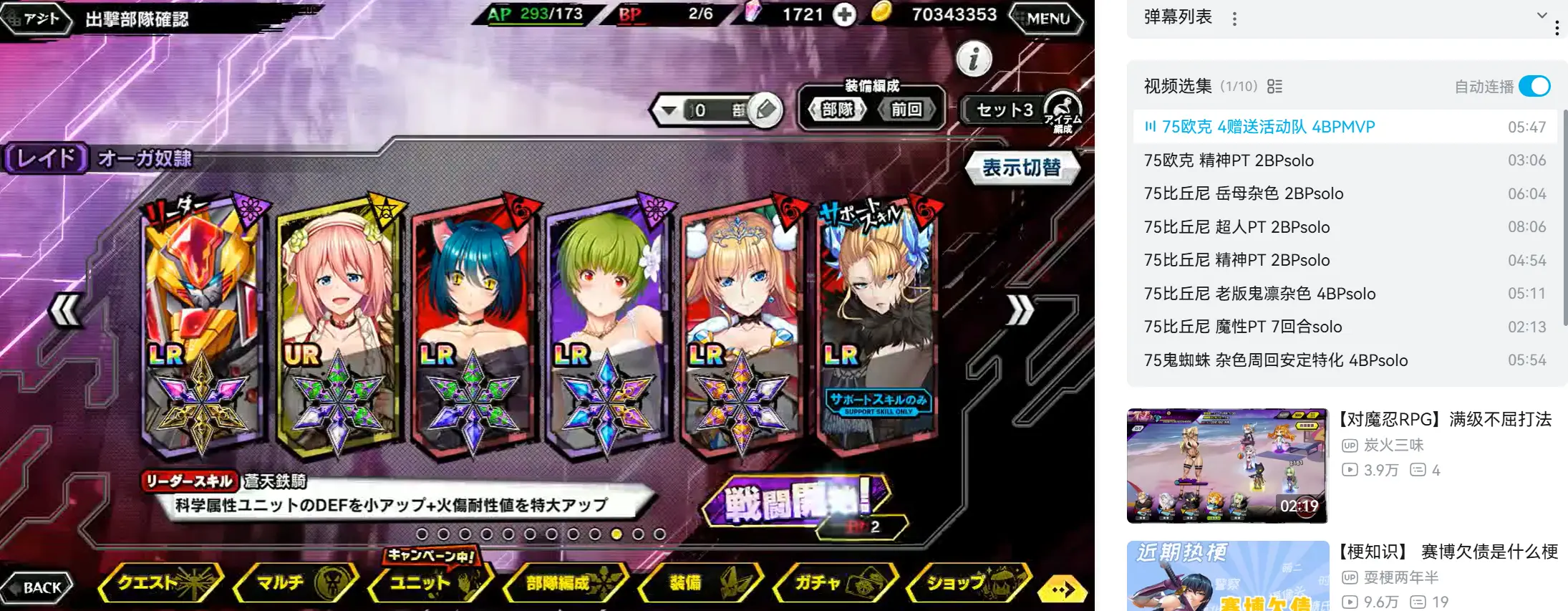Toggle the 自动连播 autoplay switch
Viewport: 1568px width, 611px height.
tap(1534, 87)
